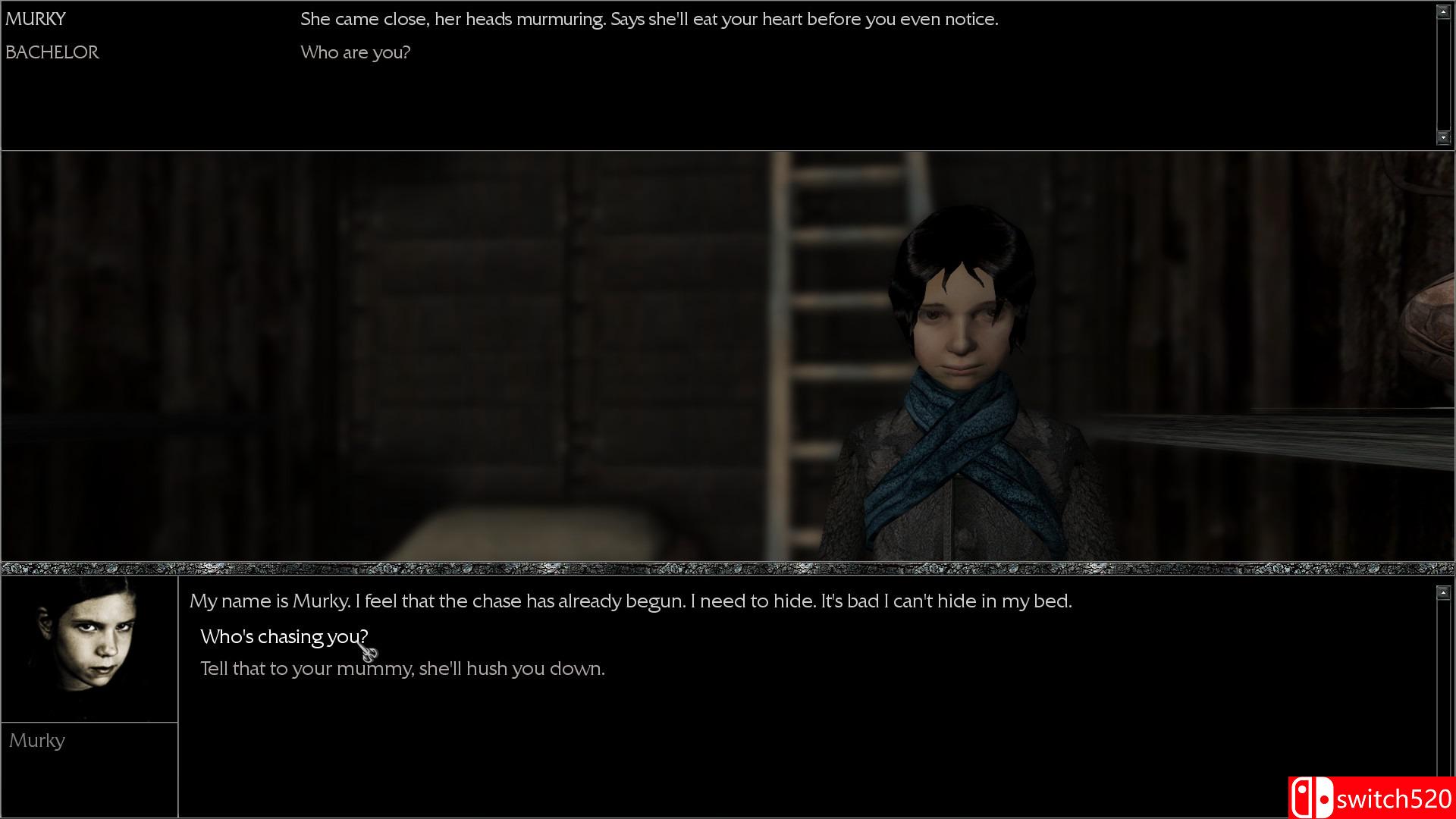Click the line 'She came close, her heads murmuring'
1456x819 pixels.
pyautogui.click(x=648, y=19)
